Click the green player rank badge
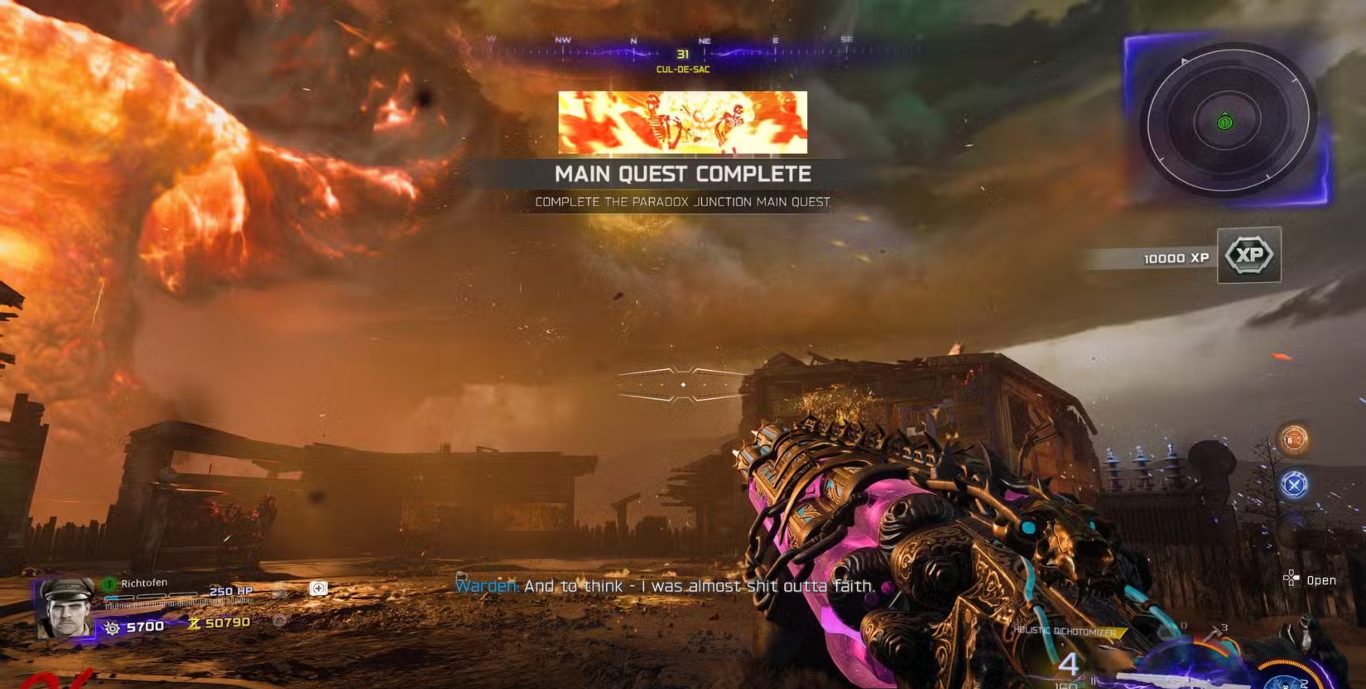This screenshot has width=1366, height=689. (110, 583)
